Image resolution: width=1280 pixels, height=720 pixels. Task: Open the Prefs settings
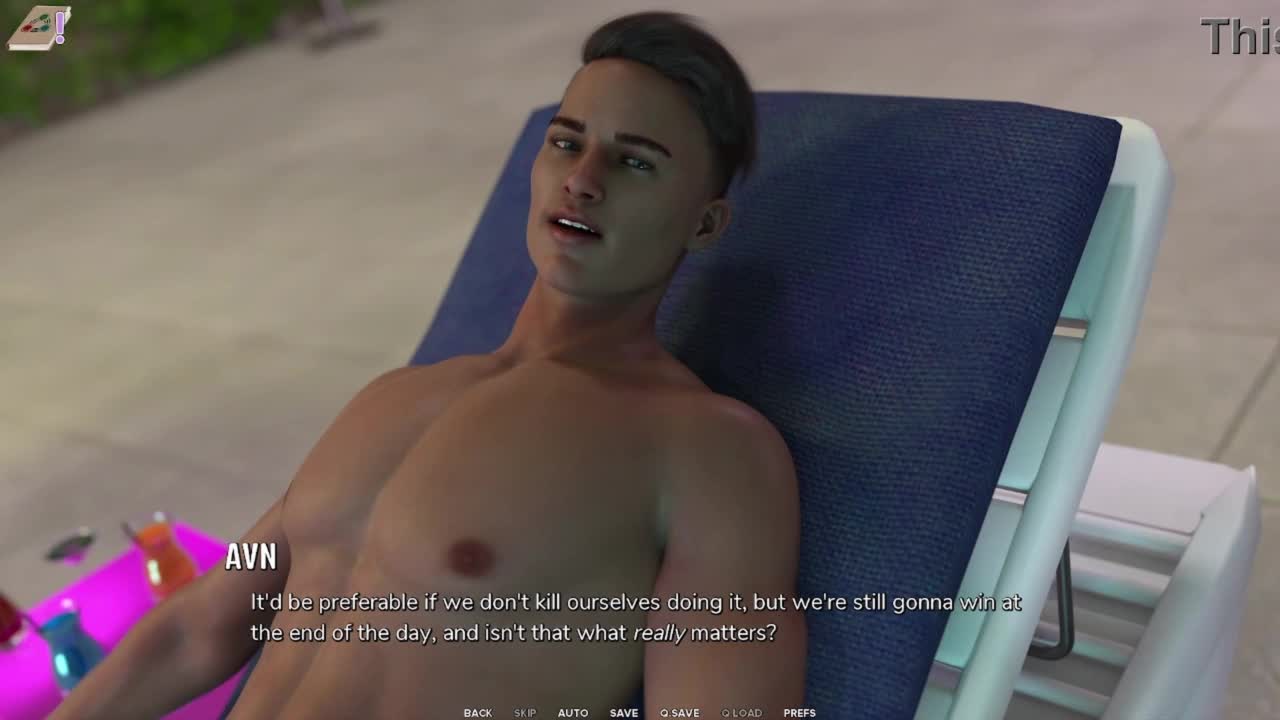[799, 713]
